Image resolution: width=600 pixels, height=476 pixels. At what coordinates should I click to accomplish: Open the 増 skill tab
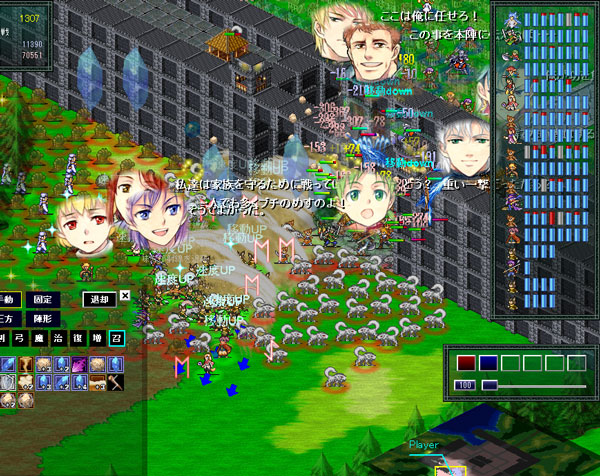(x=98, y=339)
